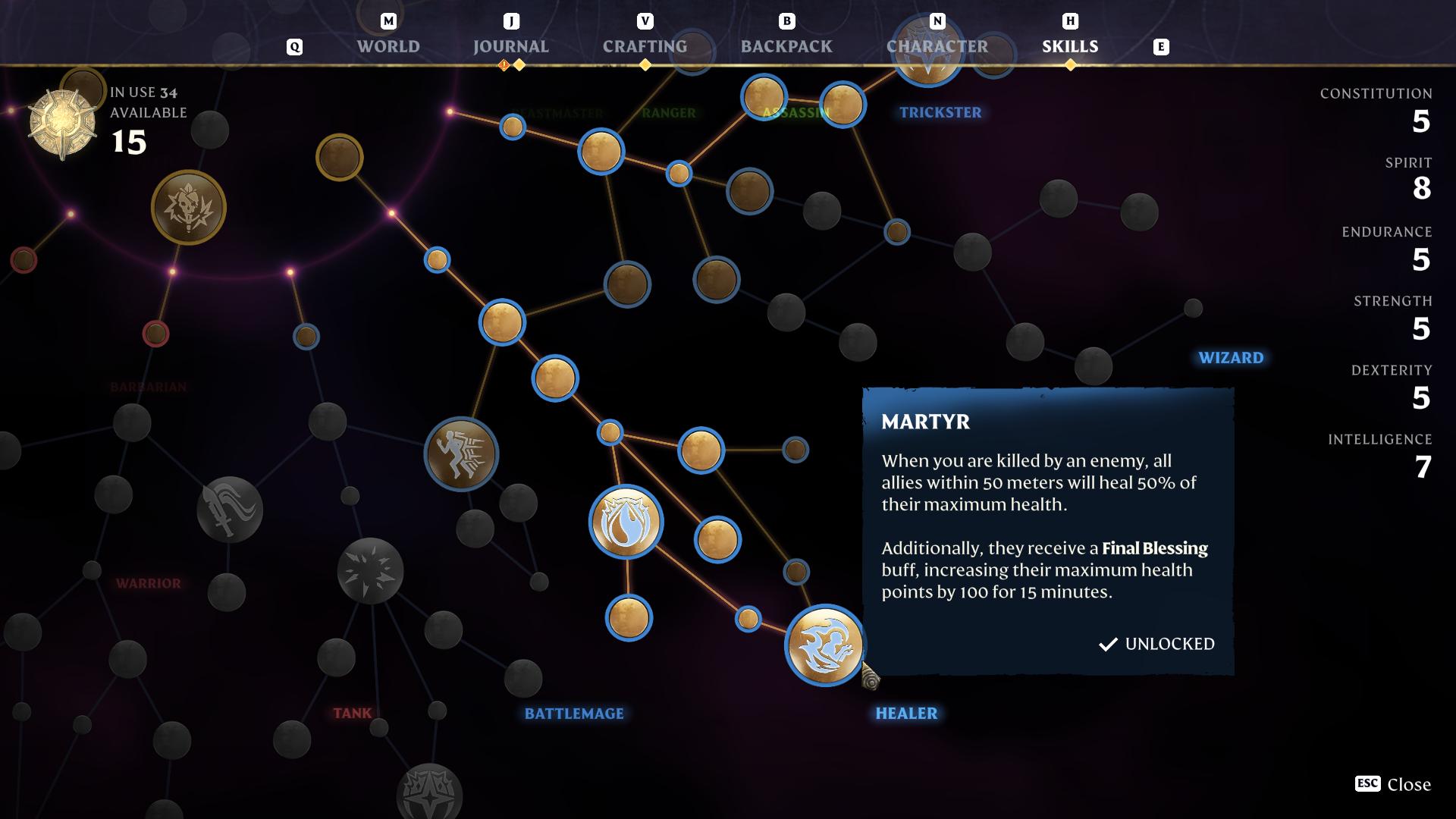This screenshot has width=1456, height=819.
Task: Click the skill points sun emblem
Action: pyautogui.click(x=62, y=124)
